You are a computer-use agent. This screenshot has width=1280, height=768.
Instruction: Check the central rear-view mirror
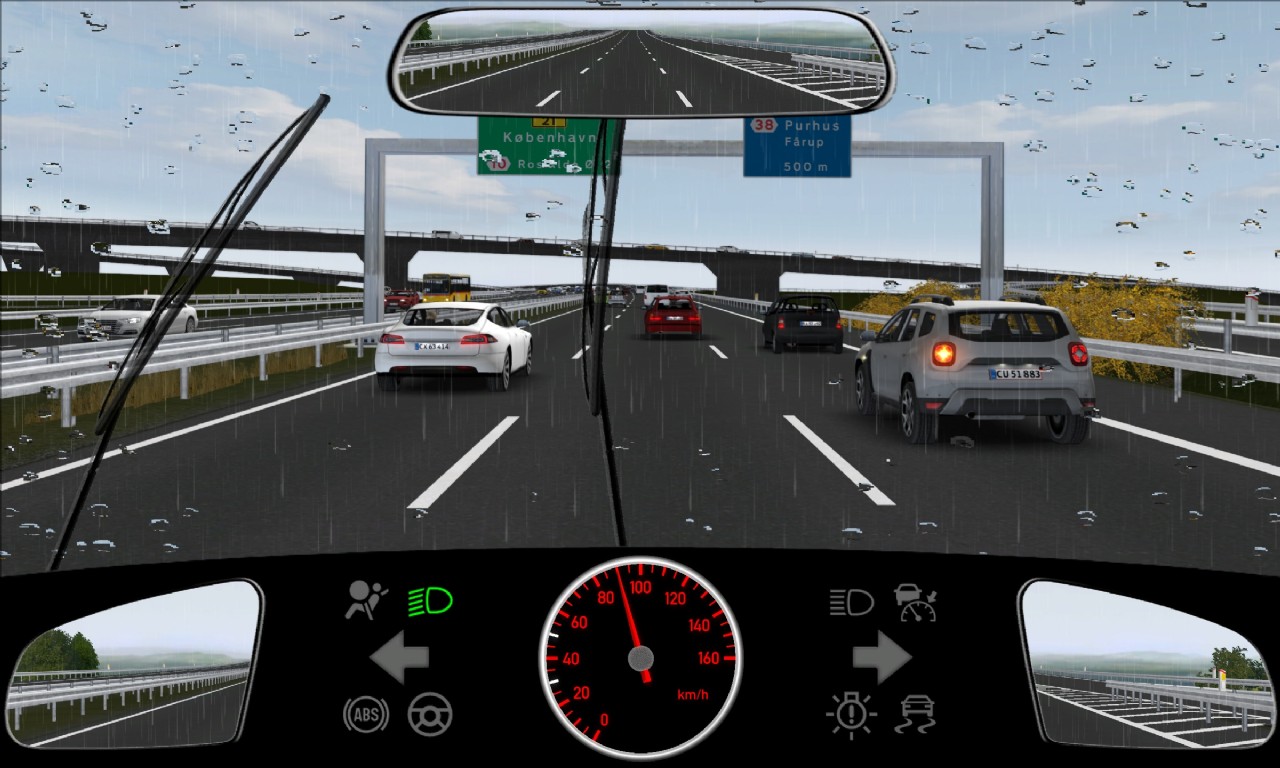point(641,62)
